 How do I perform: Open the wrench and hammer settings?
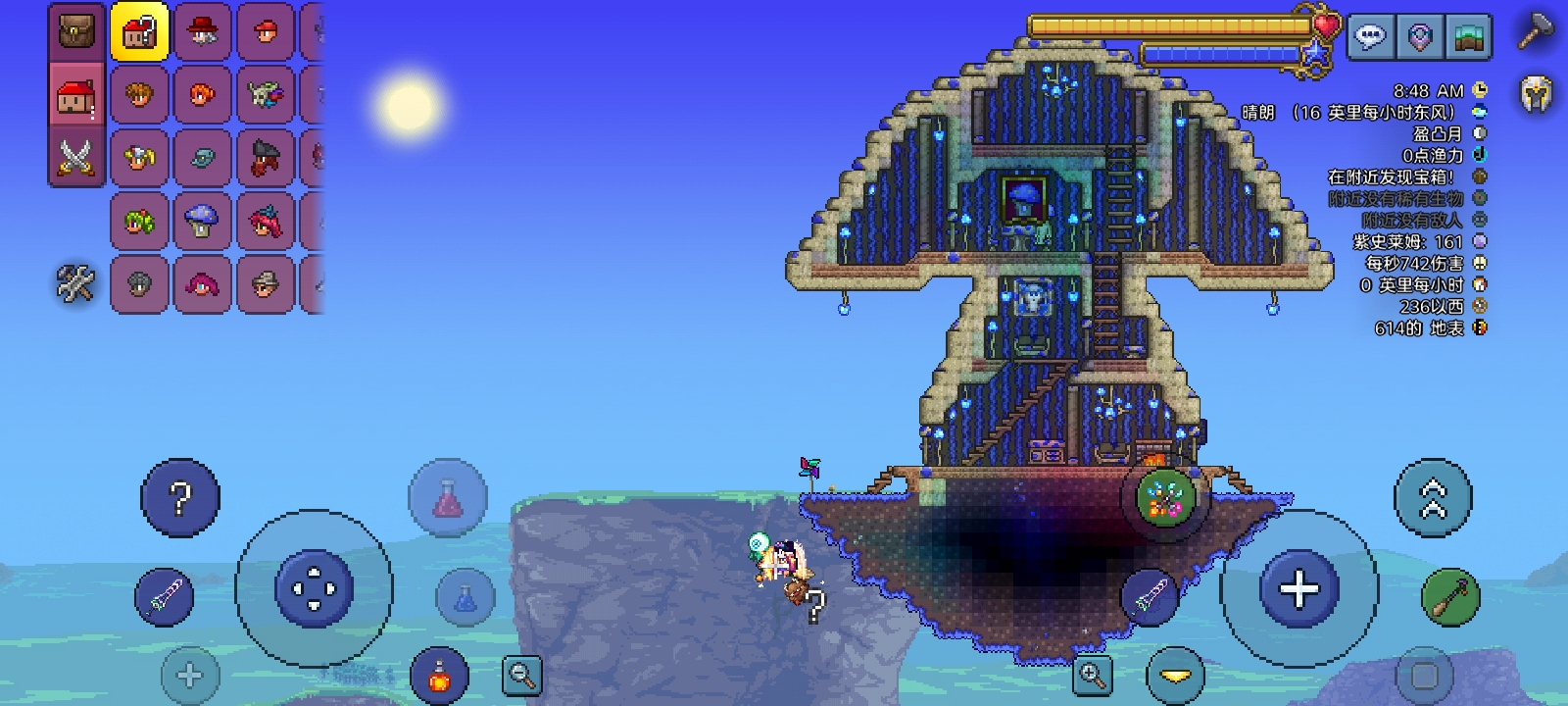point(75,284)
